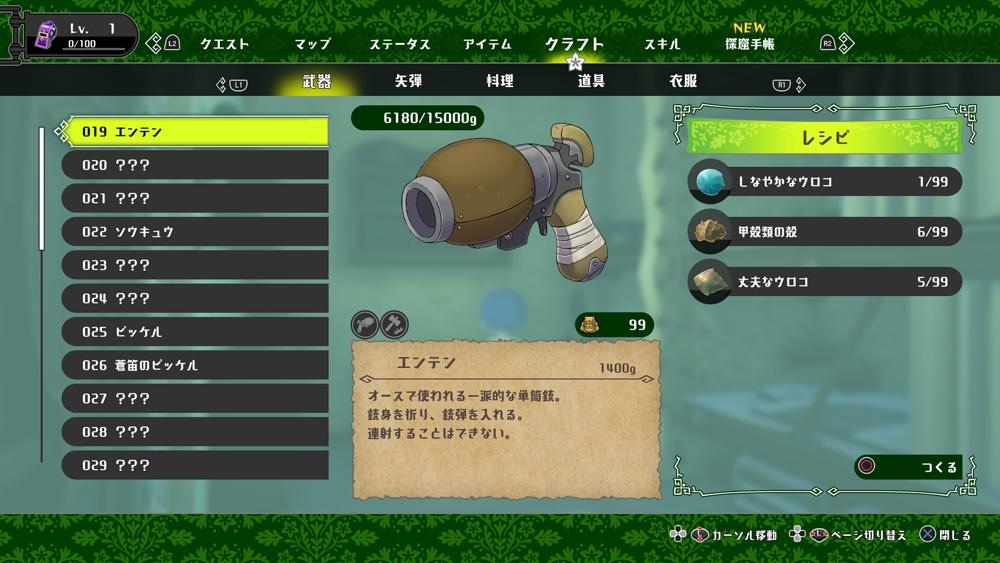This screenshot has width=1000, height=563.
Task: Switch to the スキル tab
Action: (662, 44)
